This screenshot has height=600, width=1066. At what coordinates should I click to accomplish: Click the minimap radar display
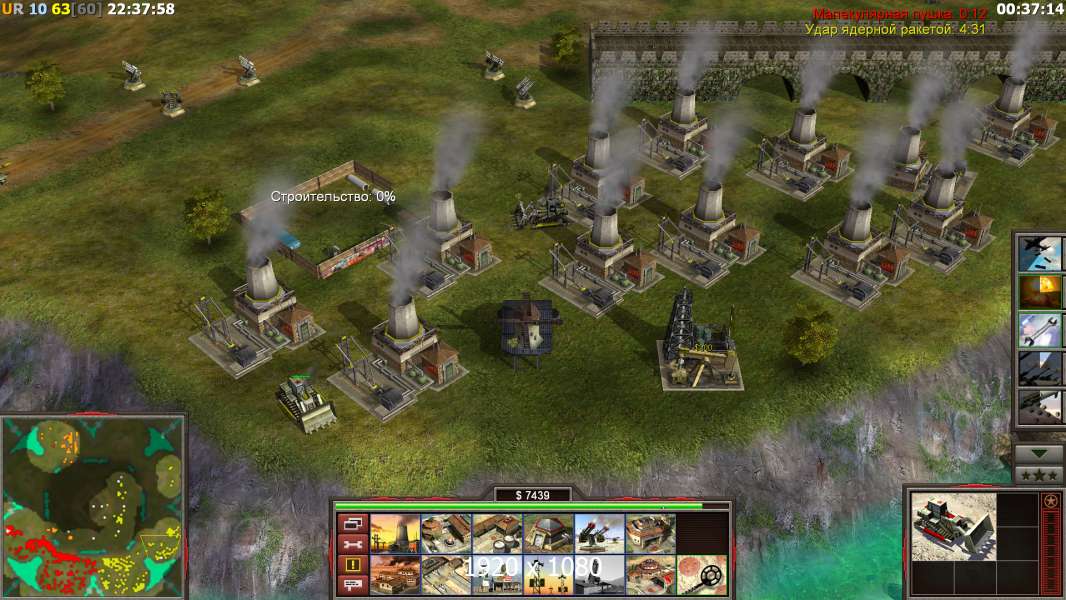[92, 507]
